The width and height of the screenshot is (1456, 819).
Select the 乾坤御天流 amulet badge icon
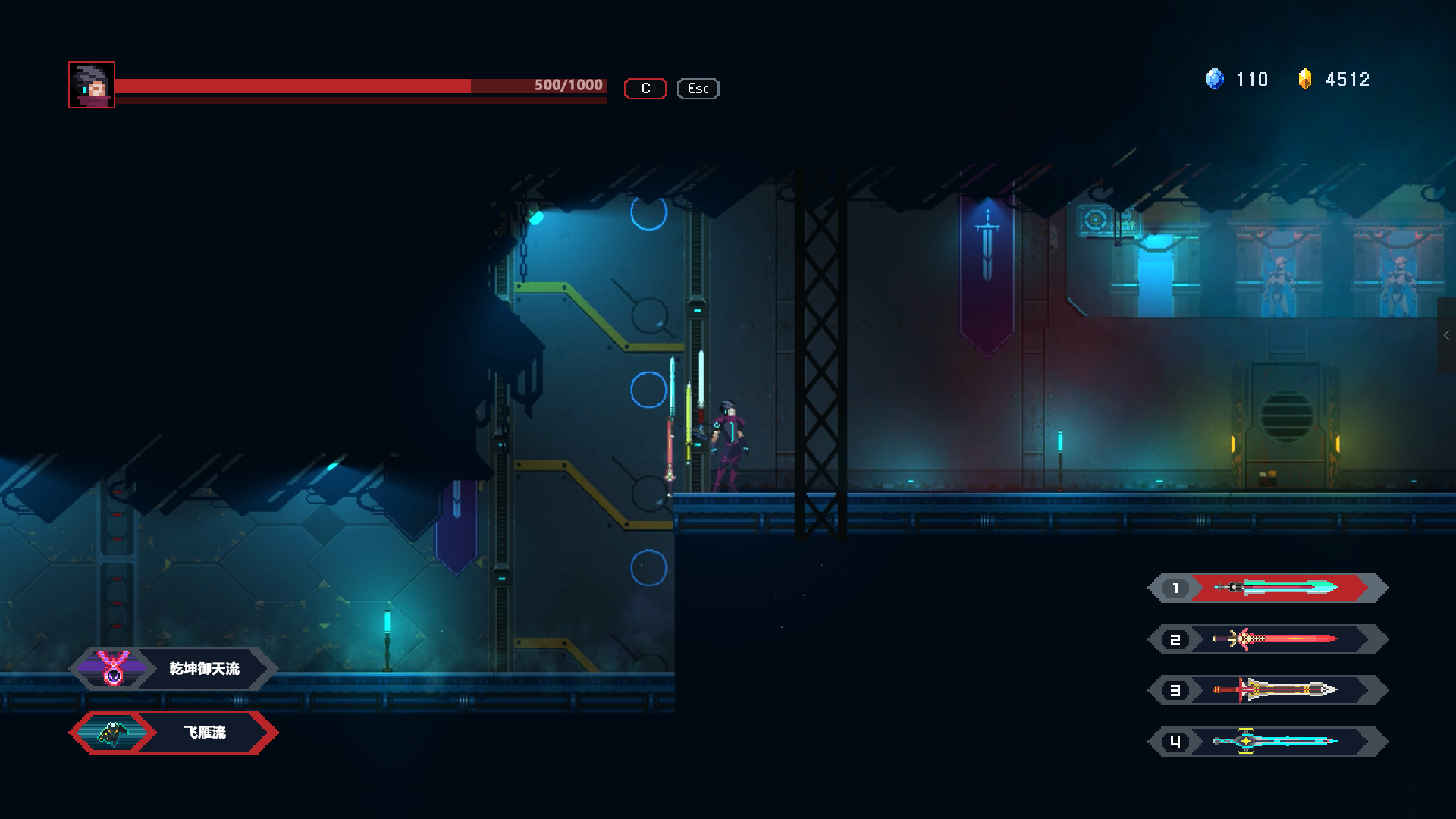(x=114, y=669)
